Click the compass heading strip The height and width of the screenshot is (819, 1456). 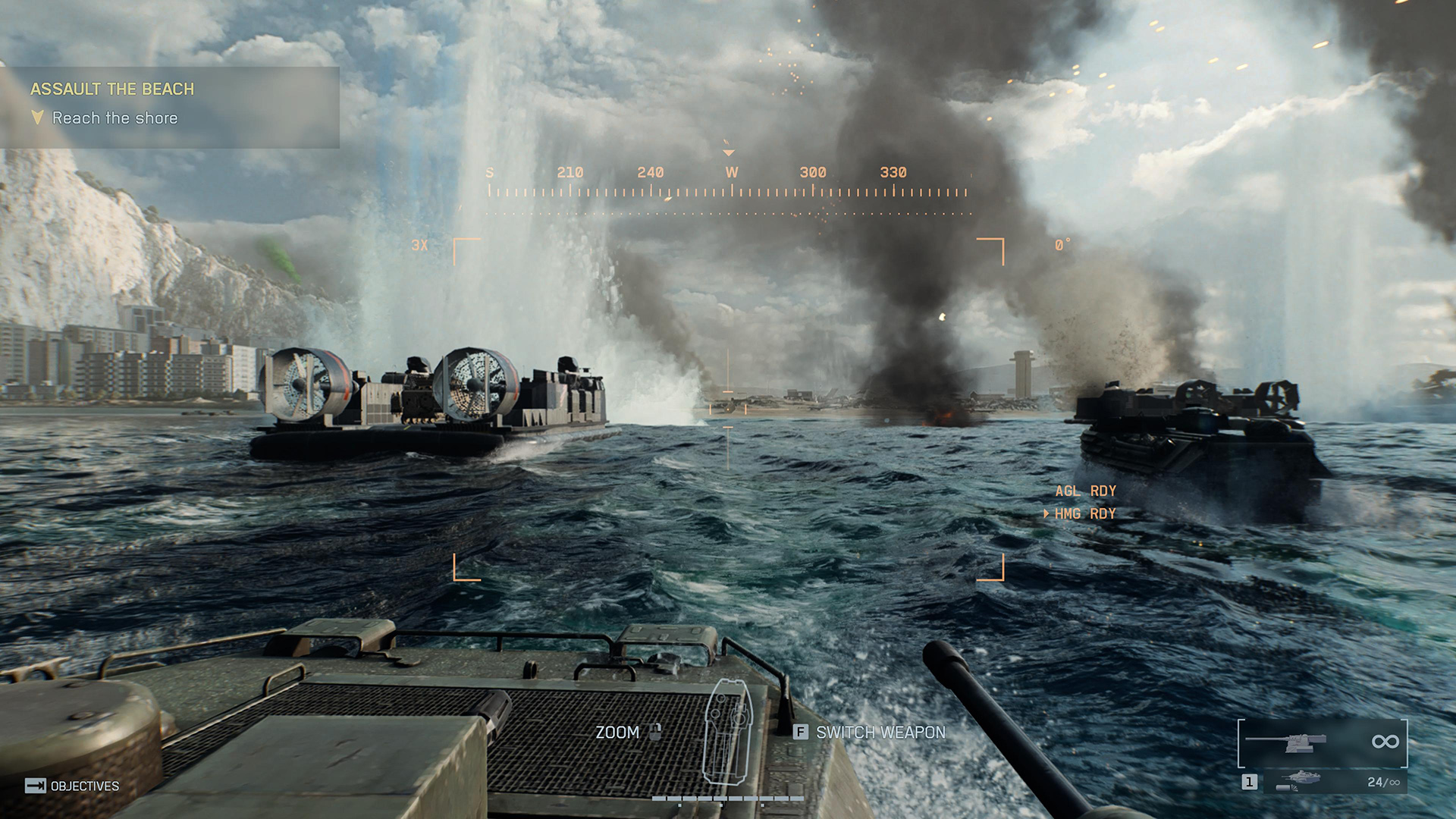[x=728, y=184]
